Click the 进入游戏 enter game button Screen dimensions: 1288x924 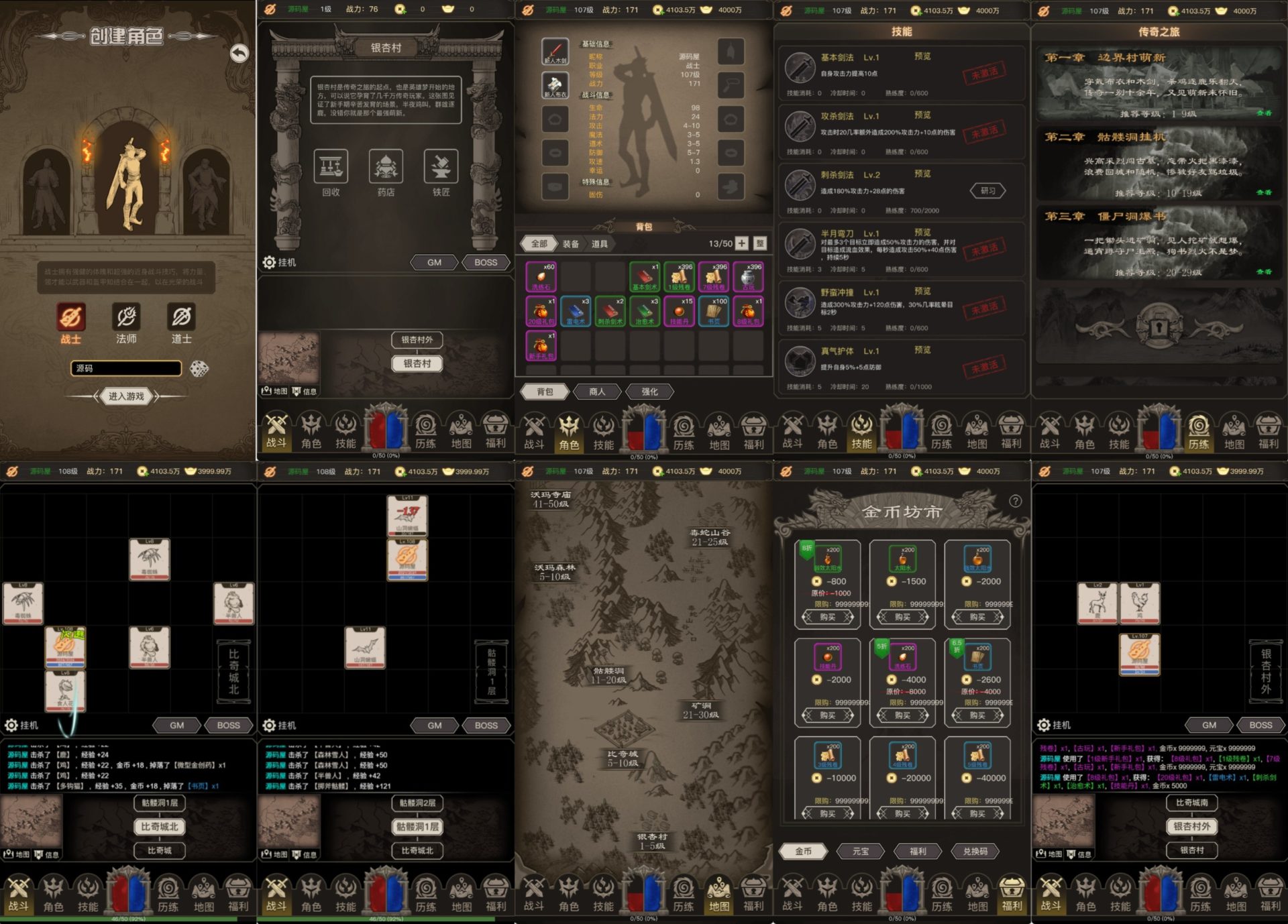(x=126, y=396)
